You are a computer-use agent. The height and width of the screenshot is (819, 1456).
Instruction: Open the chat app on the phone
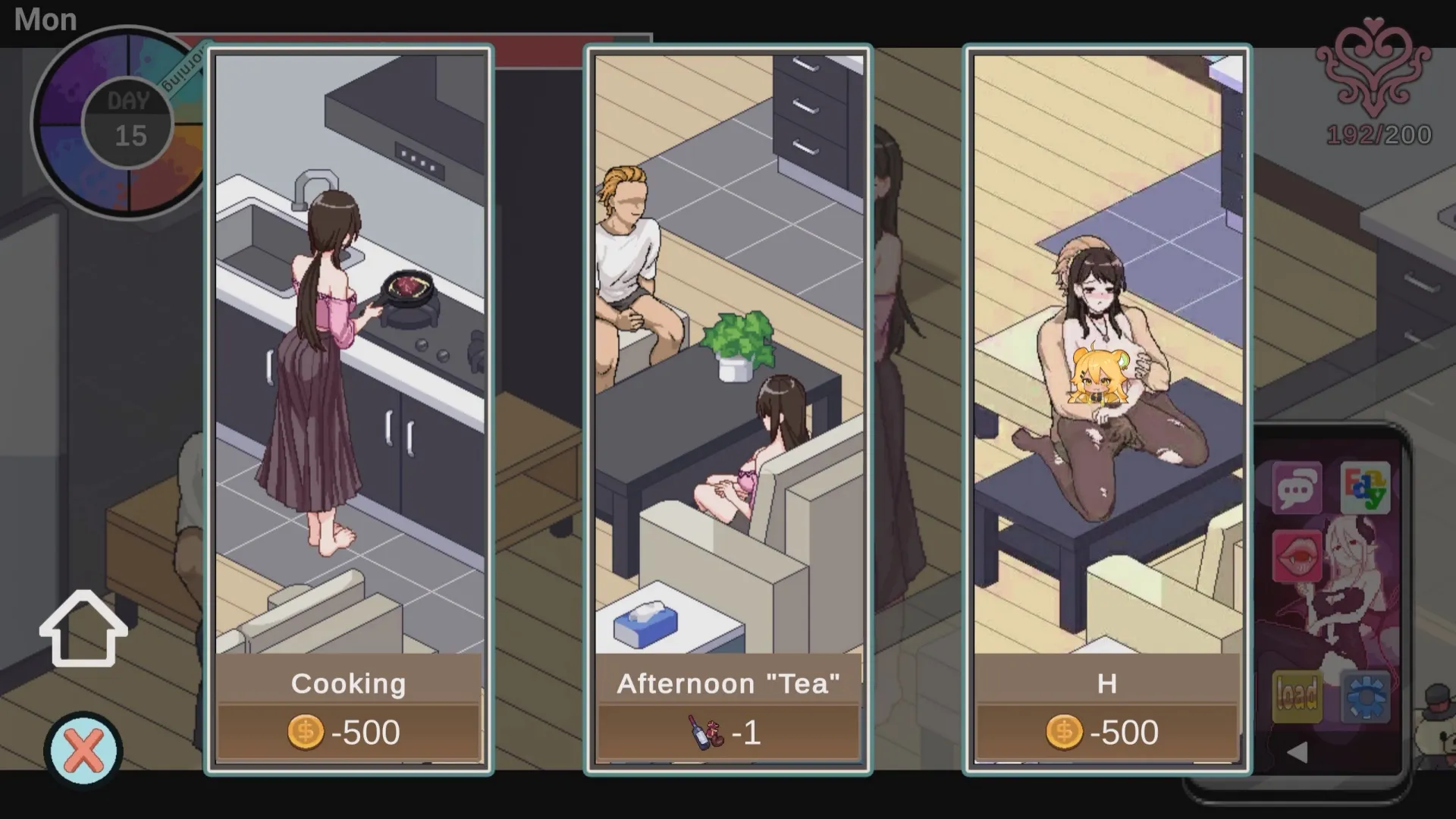[1298, 488]
